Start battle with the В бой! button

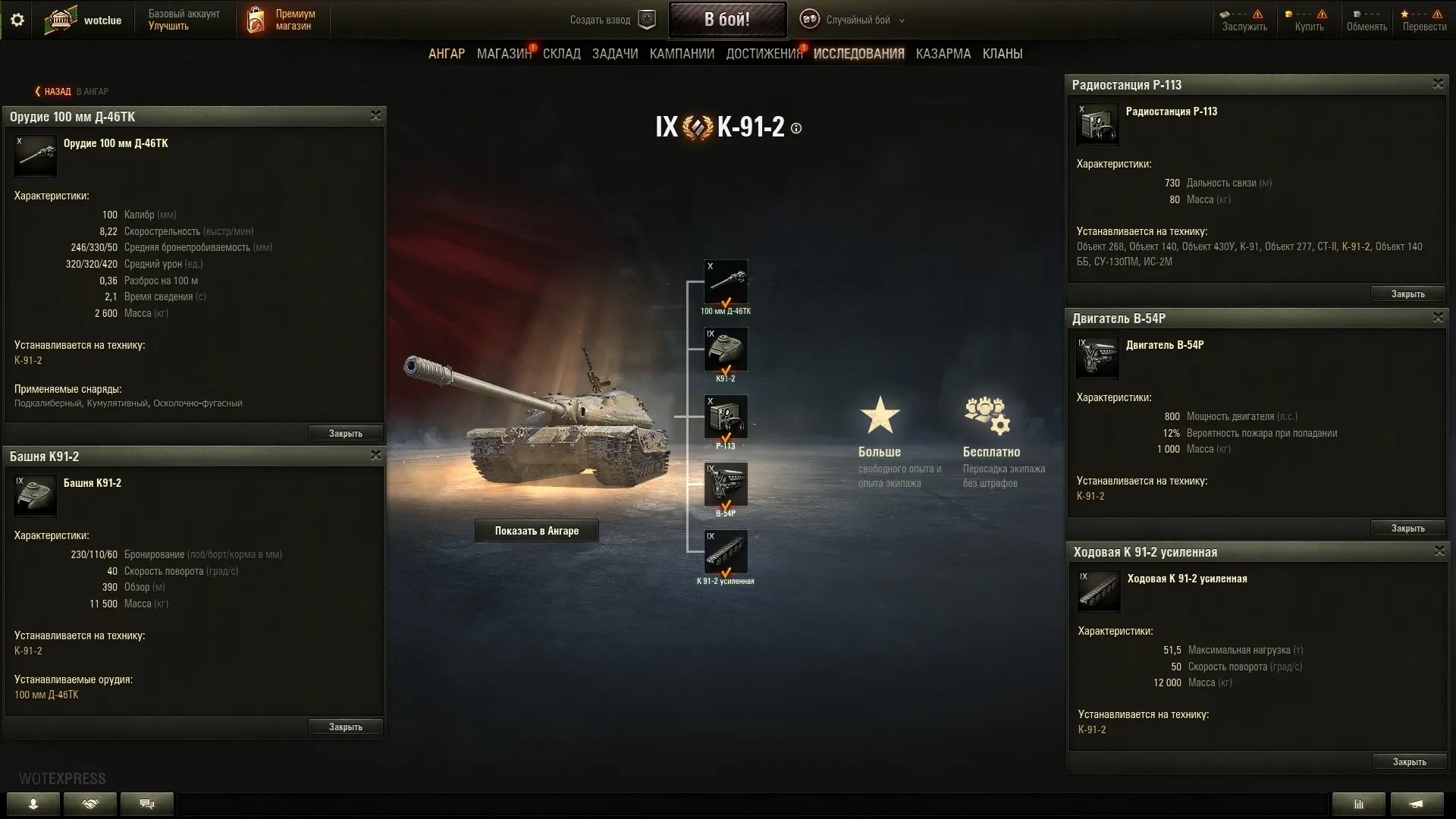coord(726,20)
